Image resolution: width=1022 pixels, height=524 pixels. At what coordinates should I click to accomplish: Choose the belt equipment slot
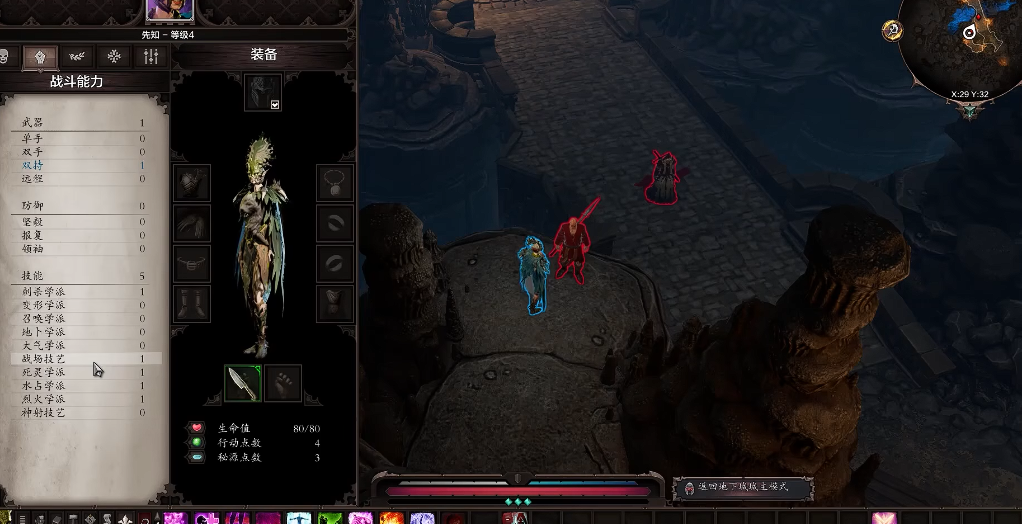point(192,264)
